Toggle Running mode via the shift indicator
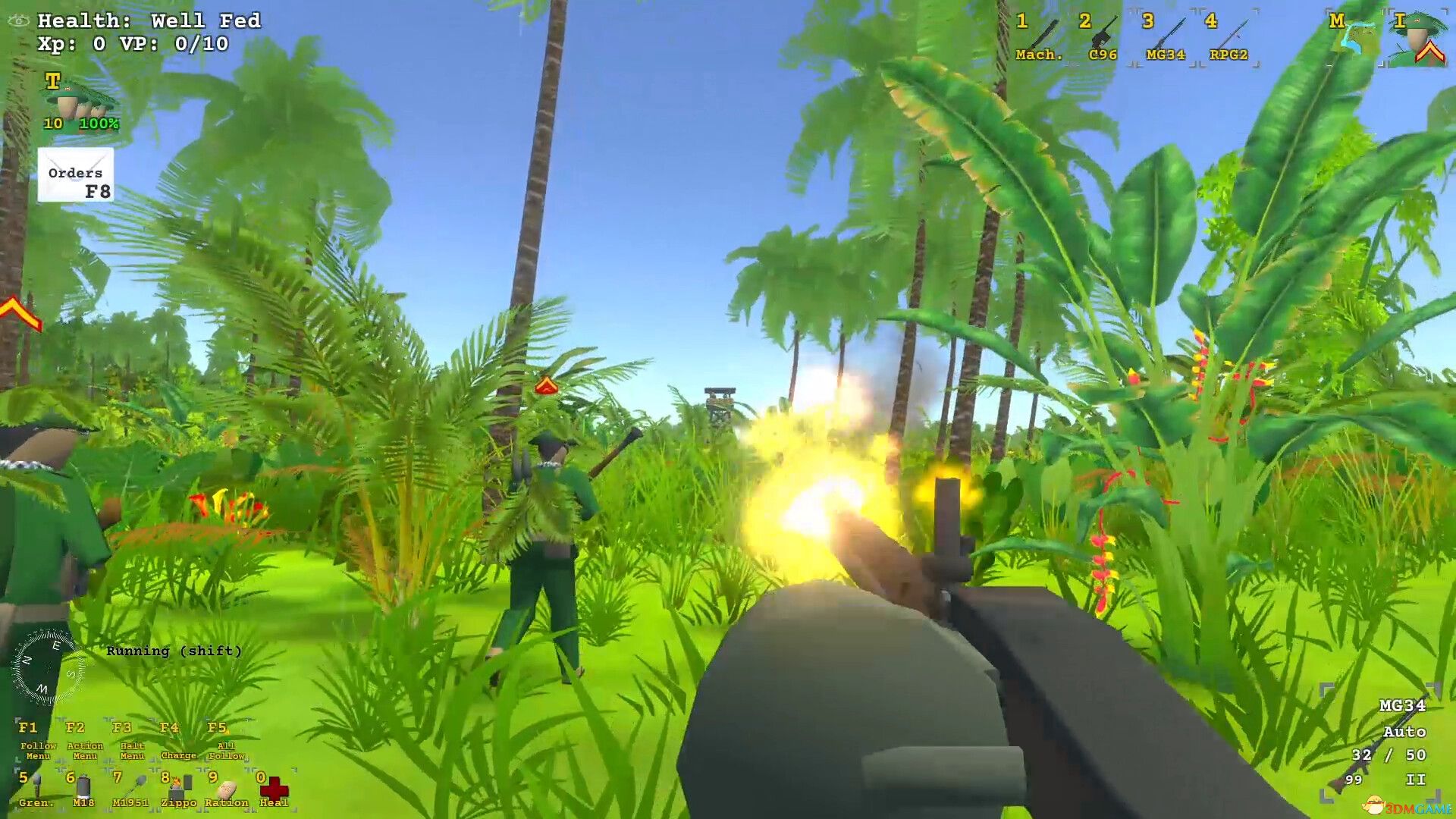This screenshot has height=819, width=1456. pos(176,651)
